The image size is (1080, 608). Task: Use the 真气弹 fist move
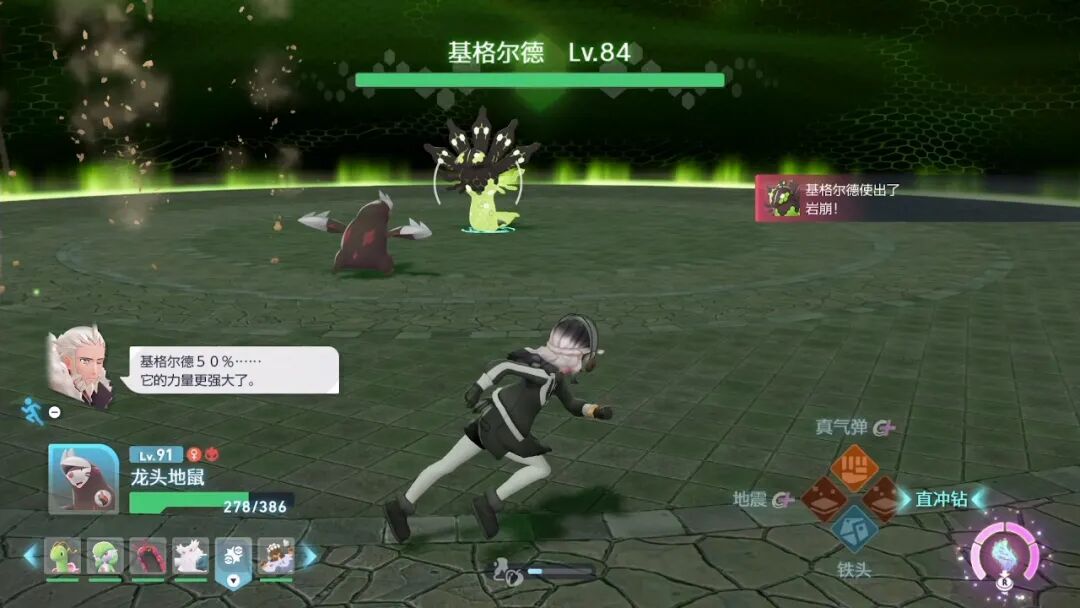click(854, 467)
